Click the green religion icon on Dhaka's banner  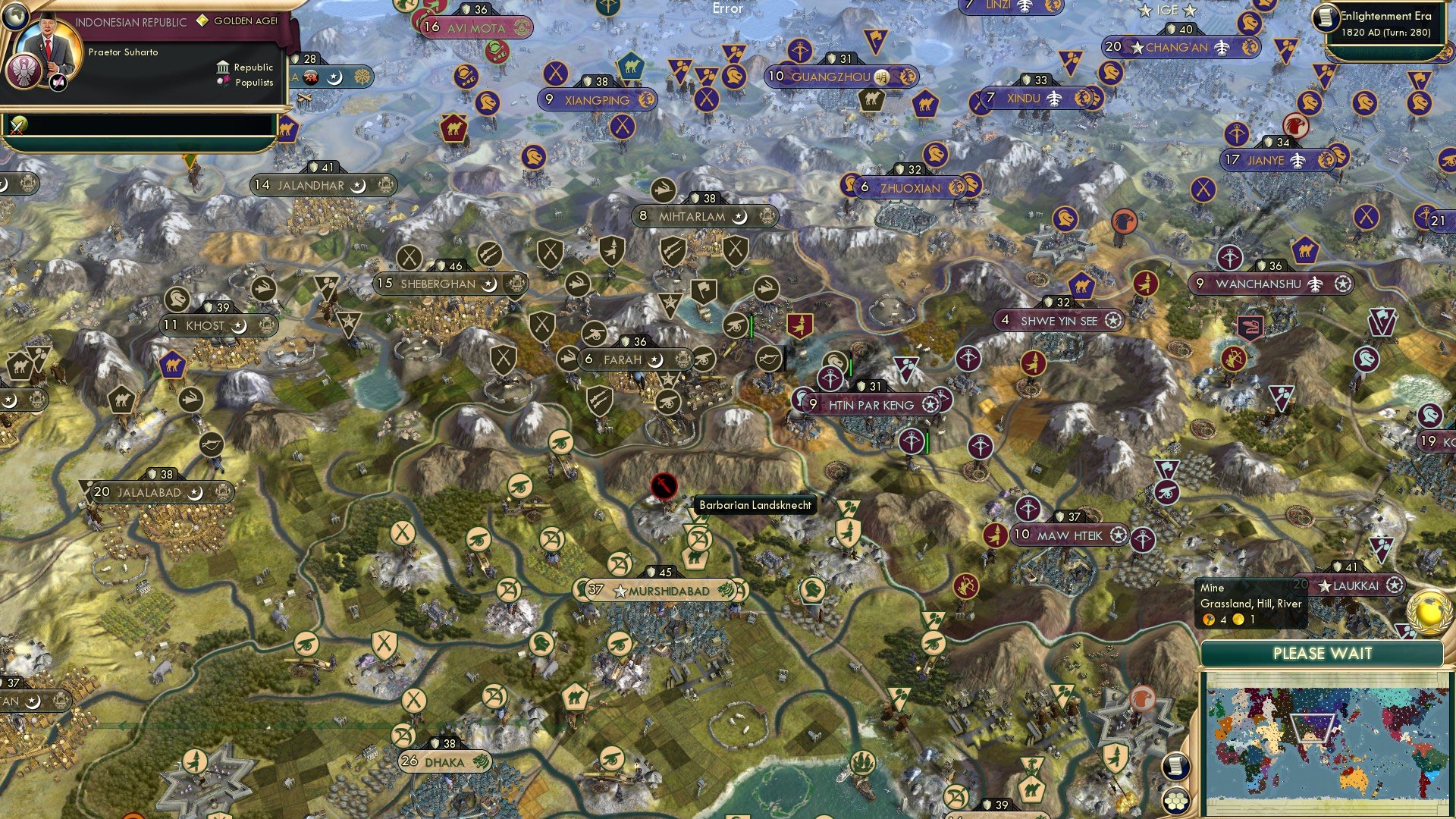[480, 761]
